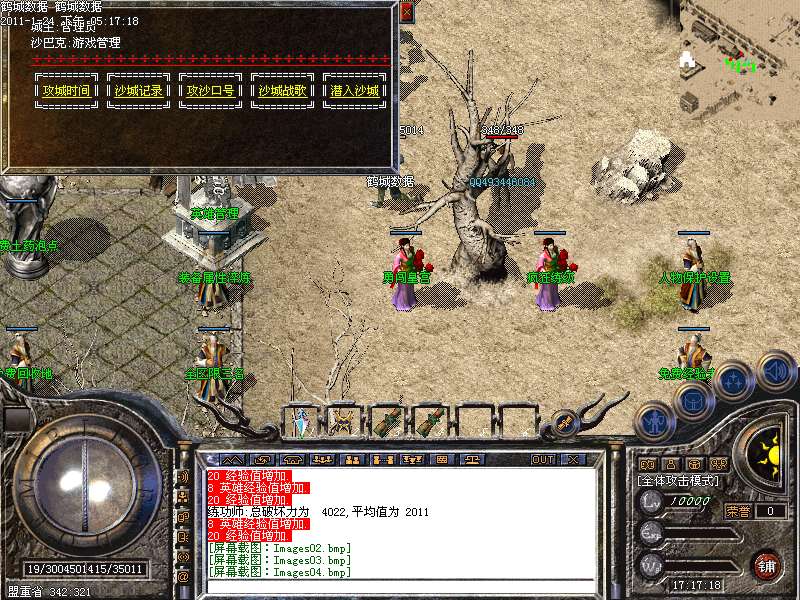Open the minimap in the corner
This screenshot has height=600, width=800.
coord(740,55)
